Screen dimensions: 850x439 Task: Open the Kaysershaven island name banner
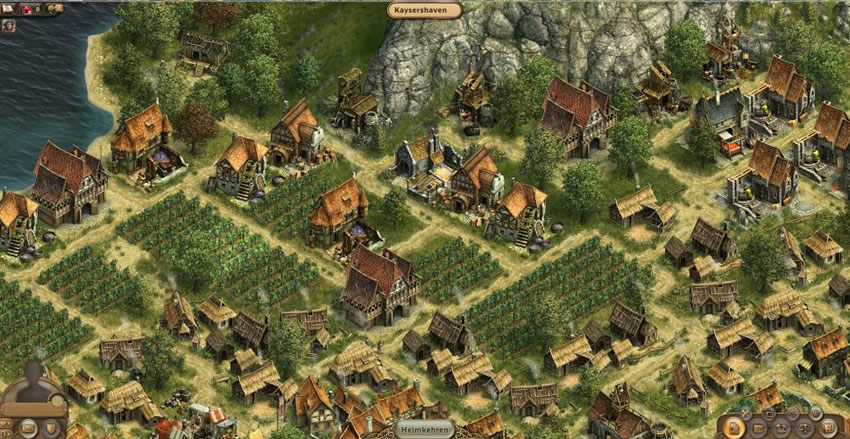coord(425,10)
